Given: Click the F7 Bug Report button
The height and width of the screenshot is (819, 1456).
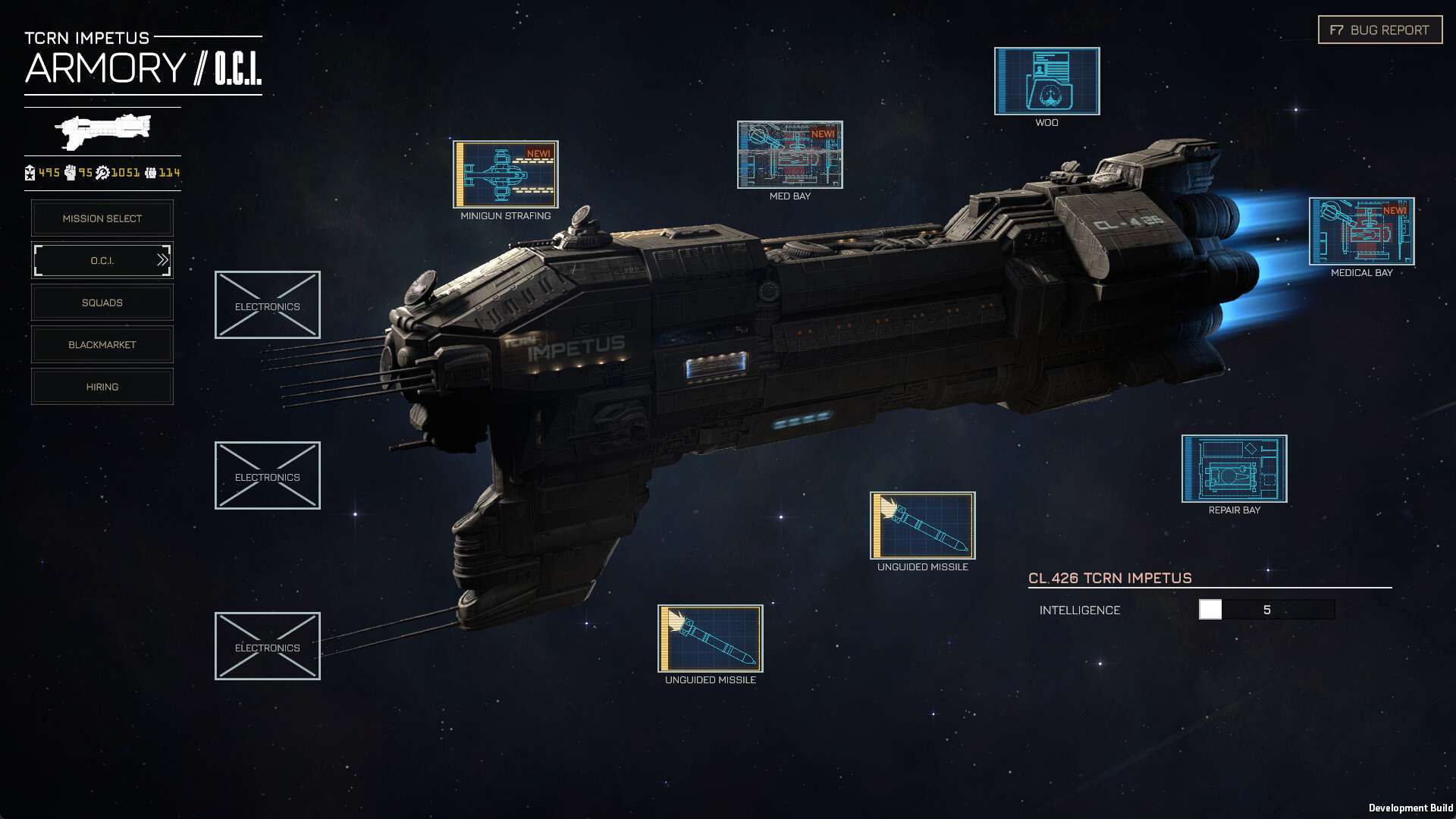Looking at the screenshot, I should pos(1379,30).
